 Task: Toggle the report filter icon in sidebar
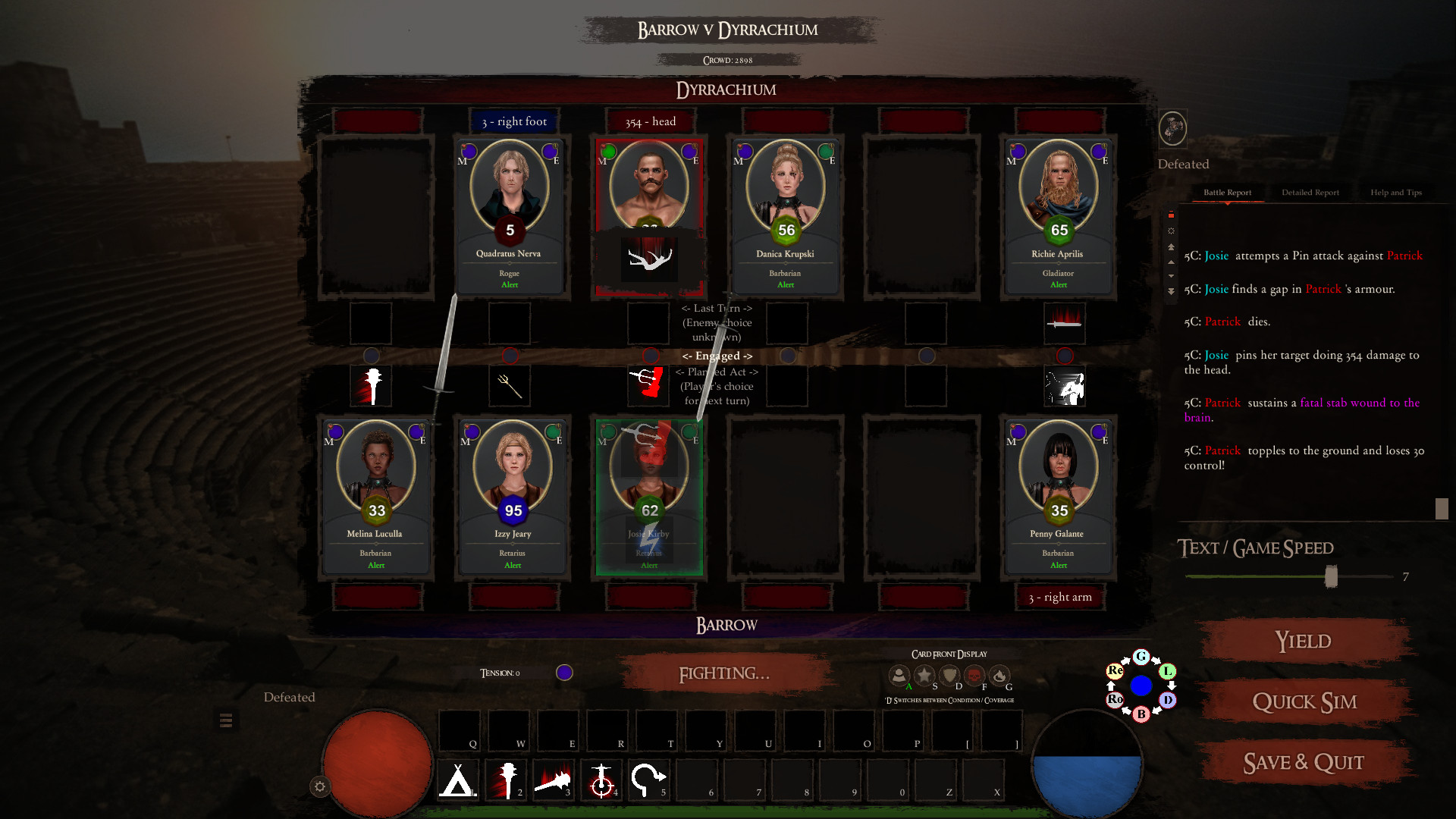1170,215
